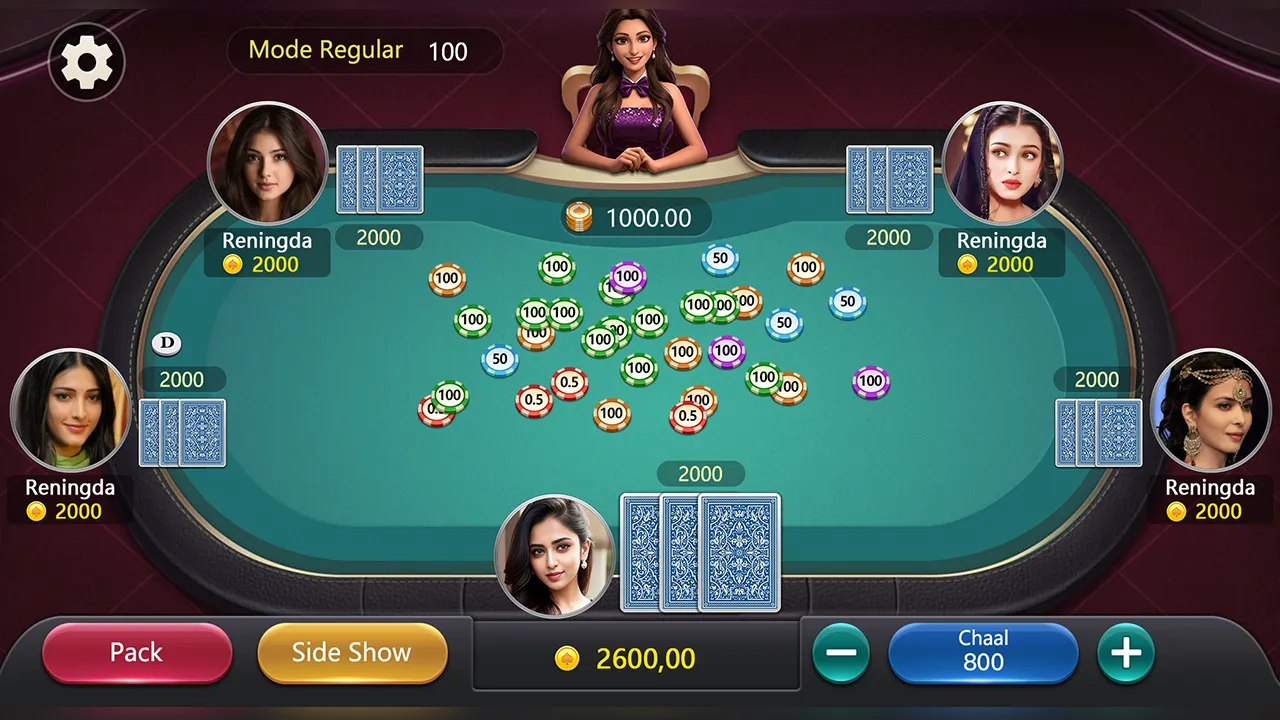Open the gear settings menu
The height and width of the screenshot is (720, 1280).
(x=86, y=62)
